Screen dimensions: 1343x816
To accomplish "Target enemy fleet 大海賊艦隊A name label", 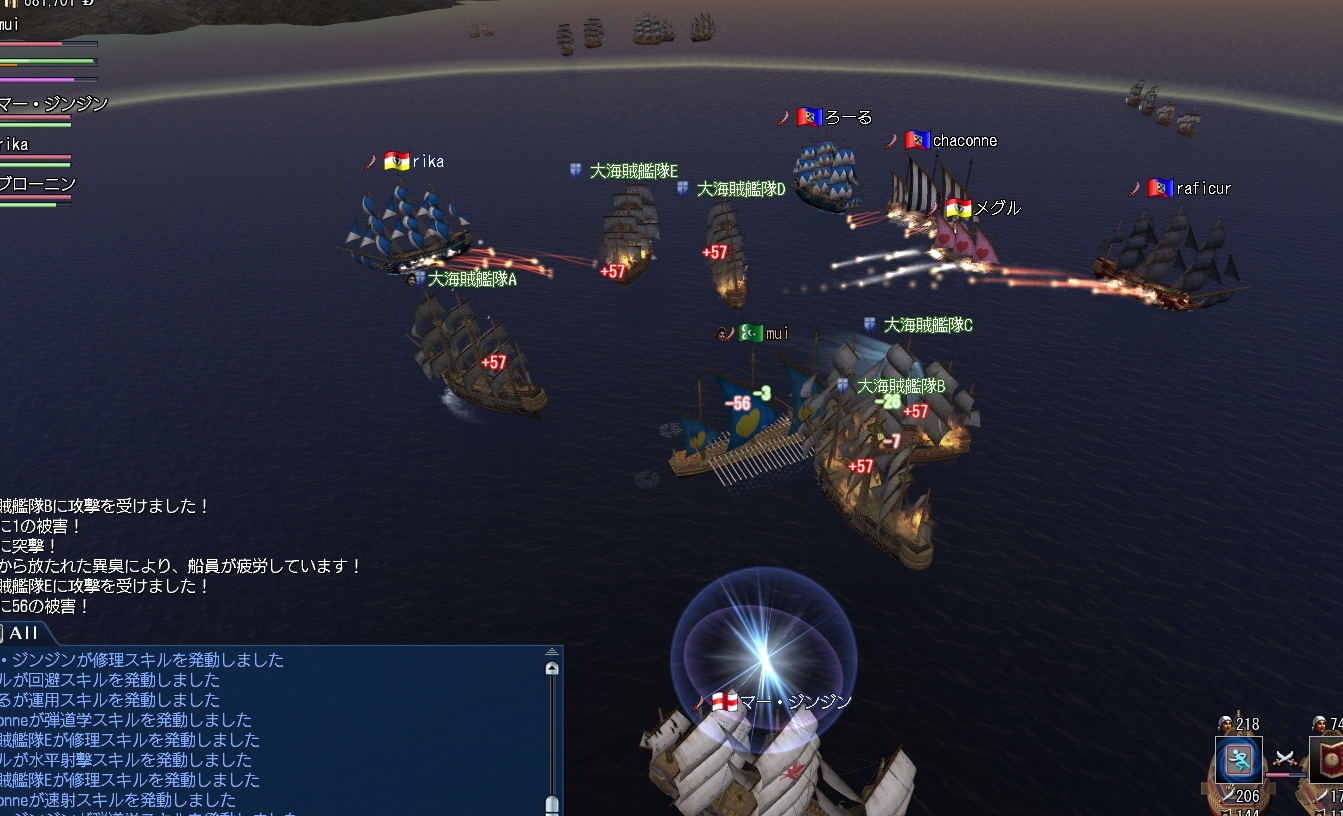I will (472, 279).
